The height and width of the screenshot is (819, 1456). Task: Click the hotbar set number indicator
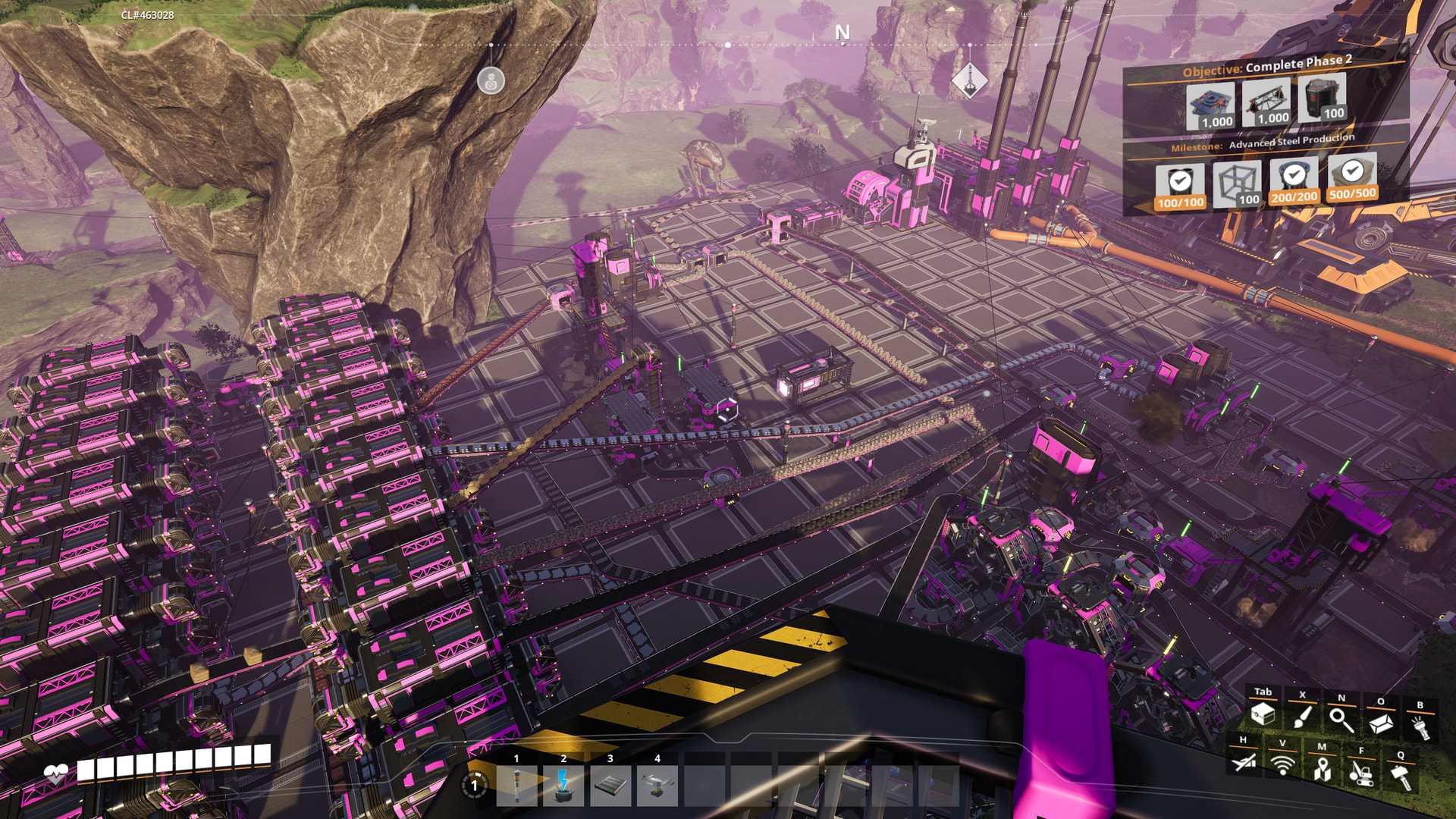(x=475, y=786)
